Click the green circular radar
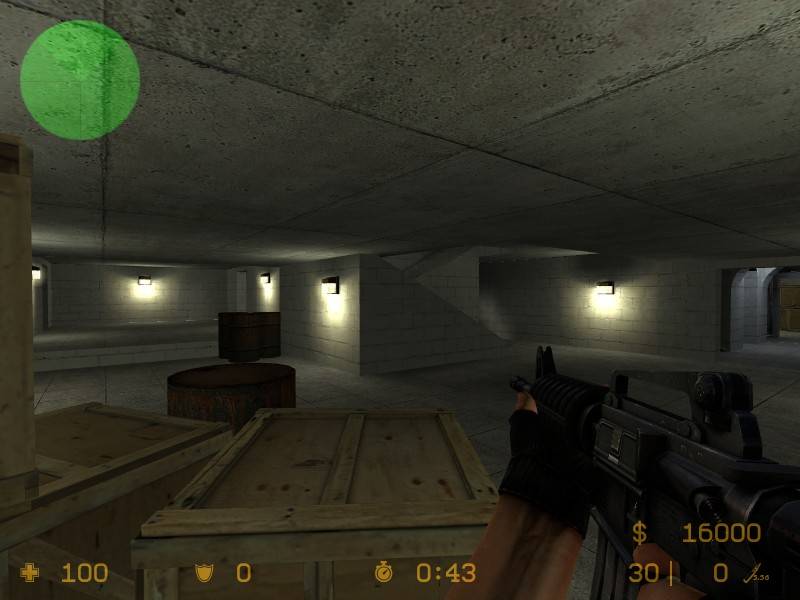Viewport: 800px width, 600px height. pos(80,80)
